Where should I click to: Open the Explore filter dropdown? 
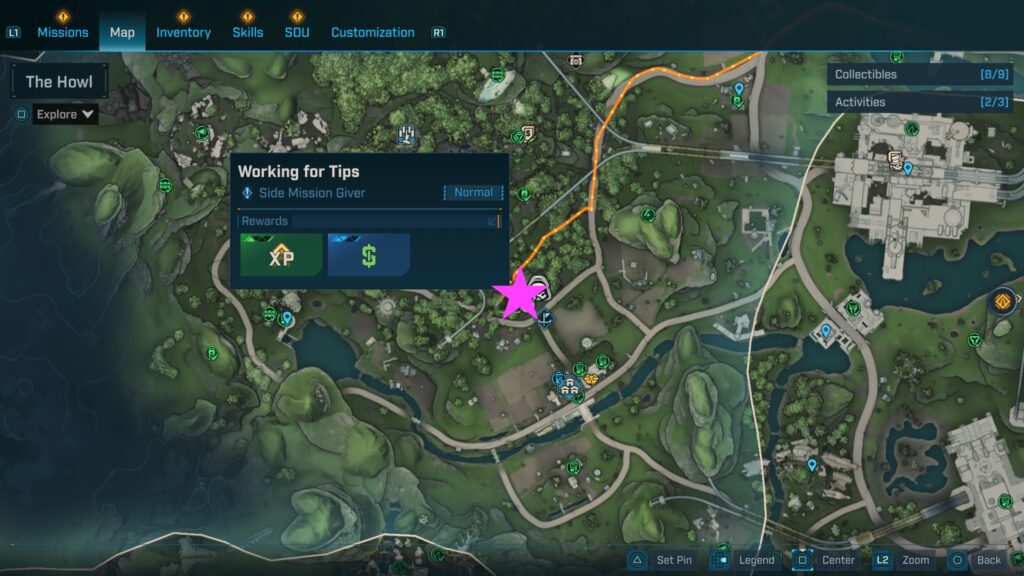[x=66, y=114]
